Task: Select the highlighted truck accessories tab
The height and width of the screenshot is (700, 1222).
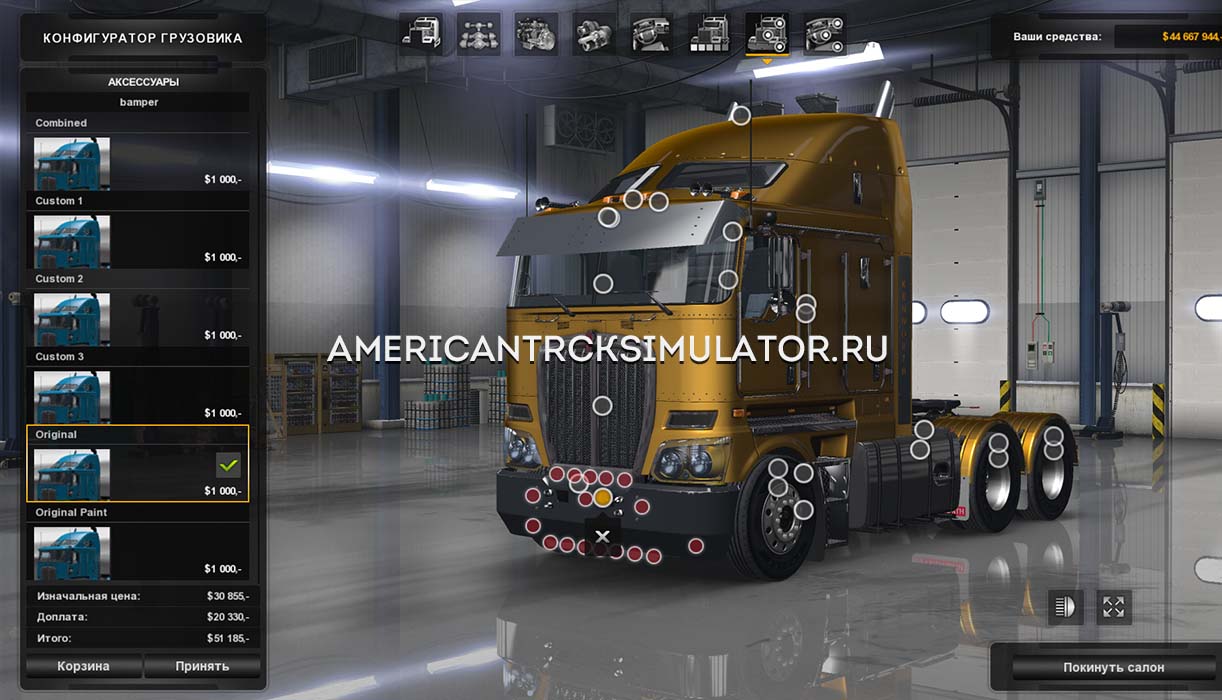Action: point(767,34)
